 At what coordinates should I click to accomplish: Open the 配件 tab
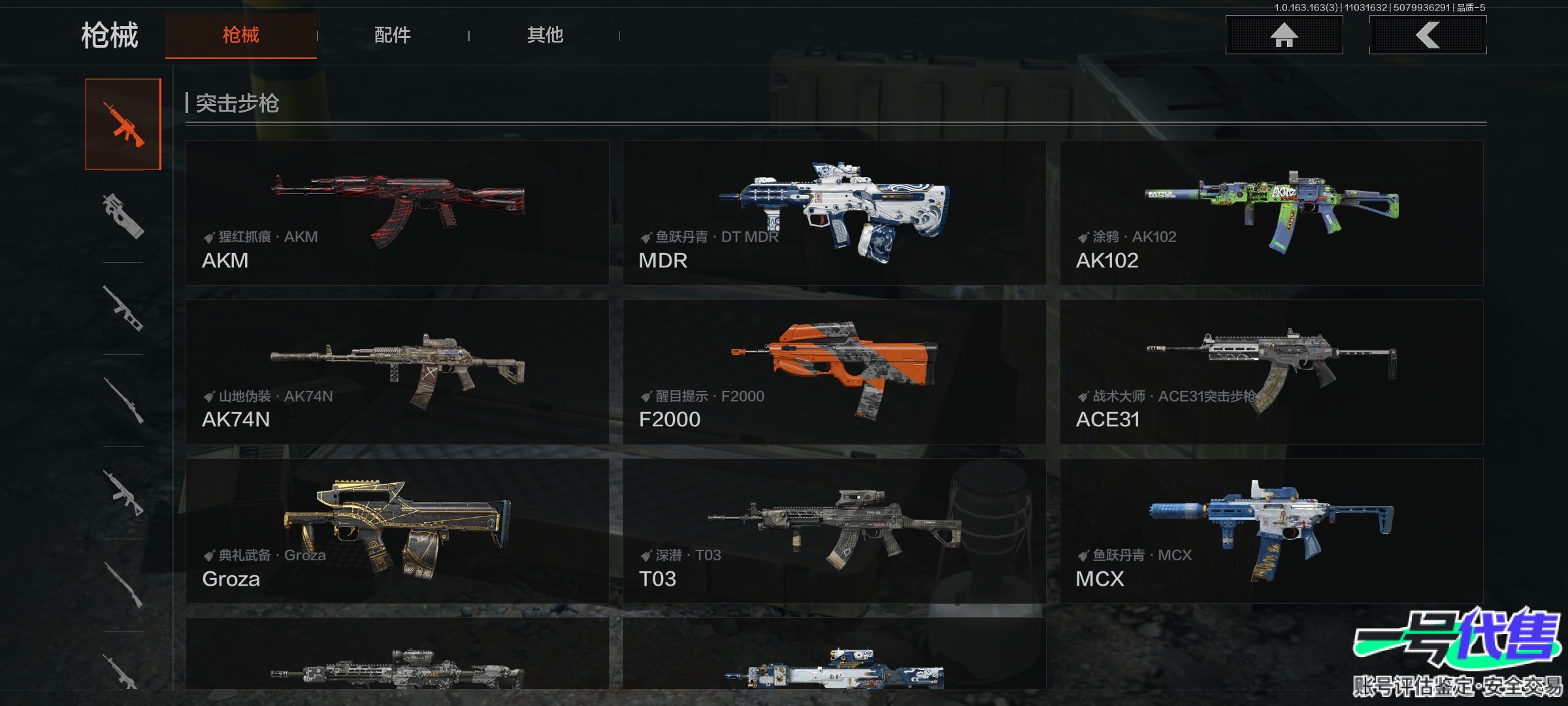(x=392, y=35)
